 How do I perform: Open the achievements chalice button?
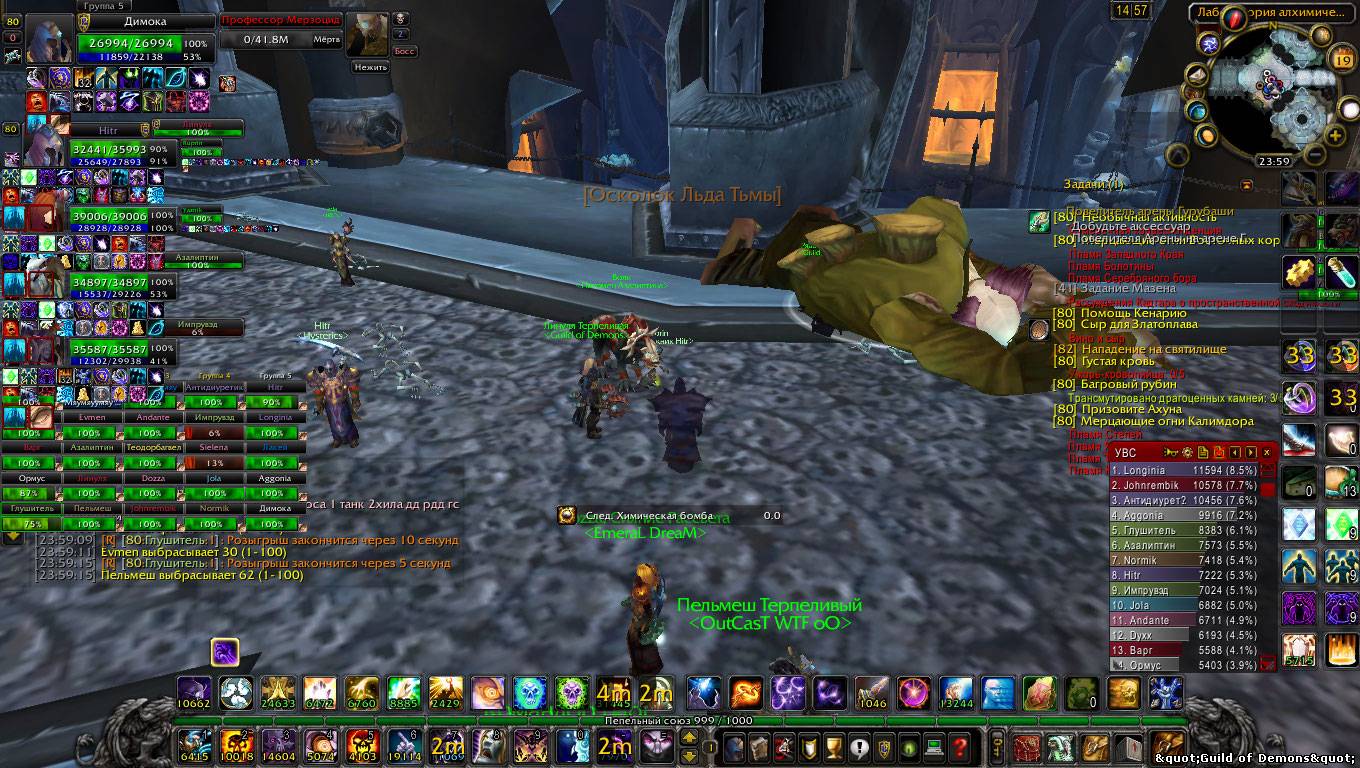(834, 746)
